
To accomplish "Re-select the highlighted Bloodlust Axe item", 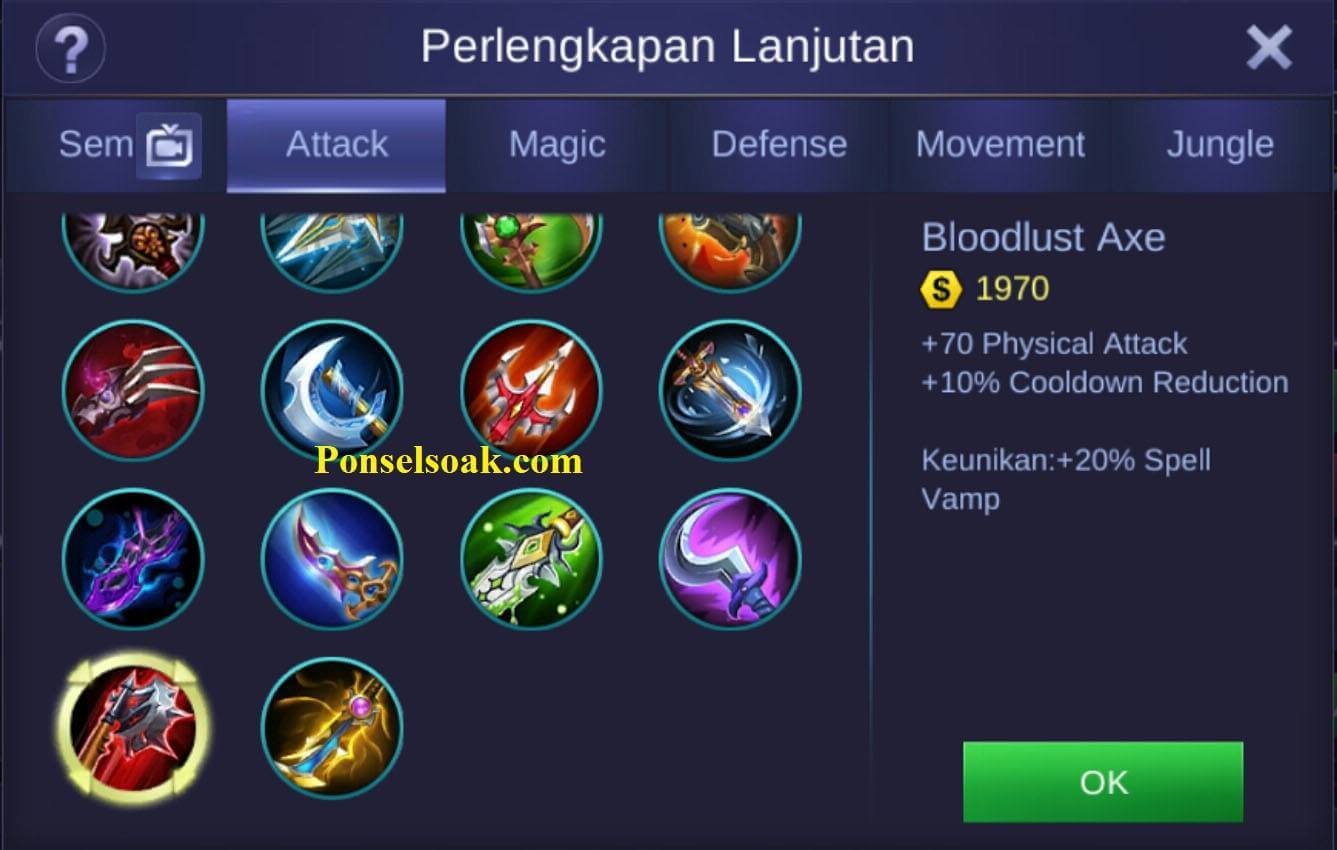I will coord(134,725).
